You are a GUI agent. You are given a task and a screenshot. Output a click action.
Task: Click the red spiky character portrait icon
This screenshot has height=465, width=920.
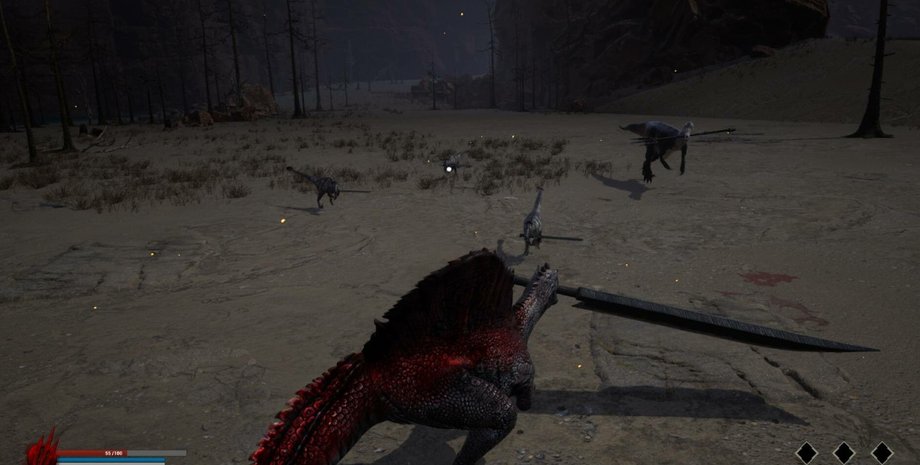(42, 449)
